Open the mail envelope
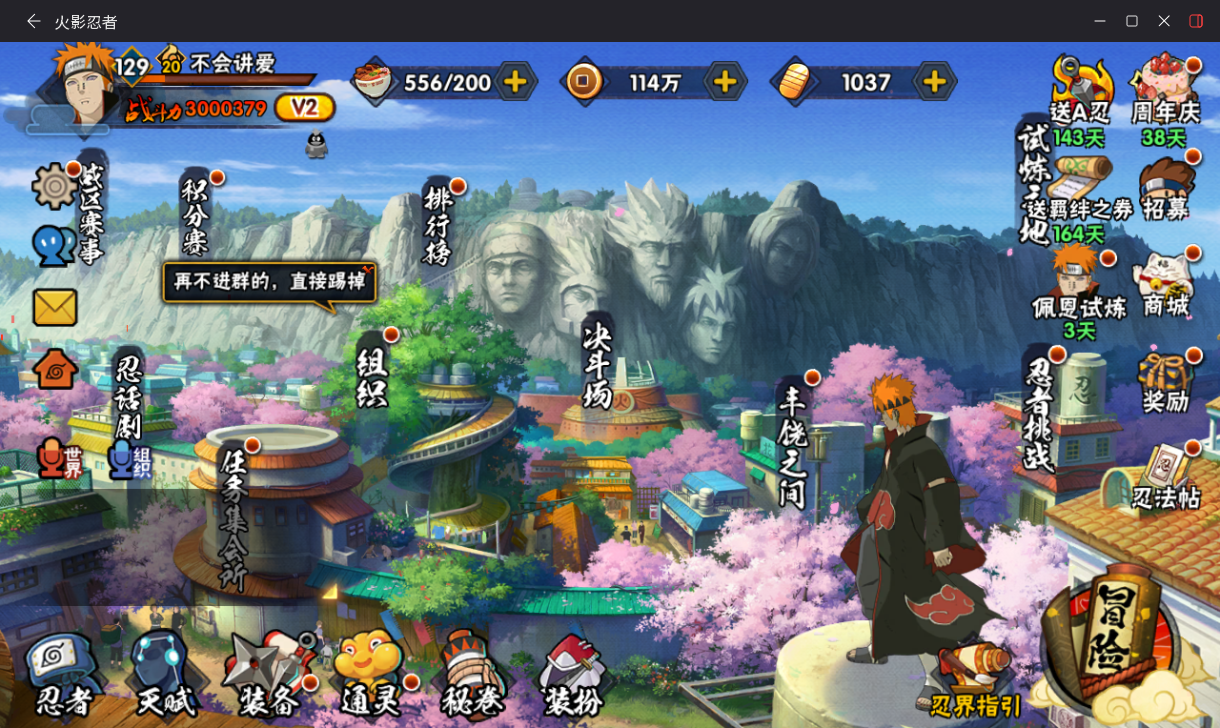The height and width of the screenshot is (728, 1220). click(x=55, y=307)
